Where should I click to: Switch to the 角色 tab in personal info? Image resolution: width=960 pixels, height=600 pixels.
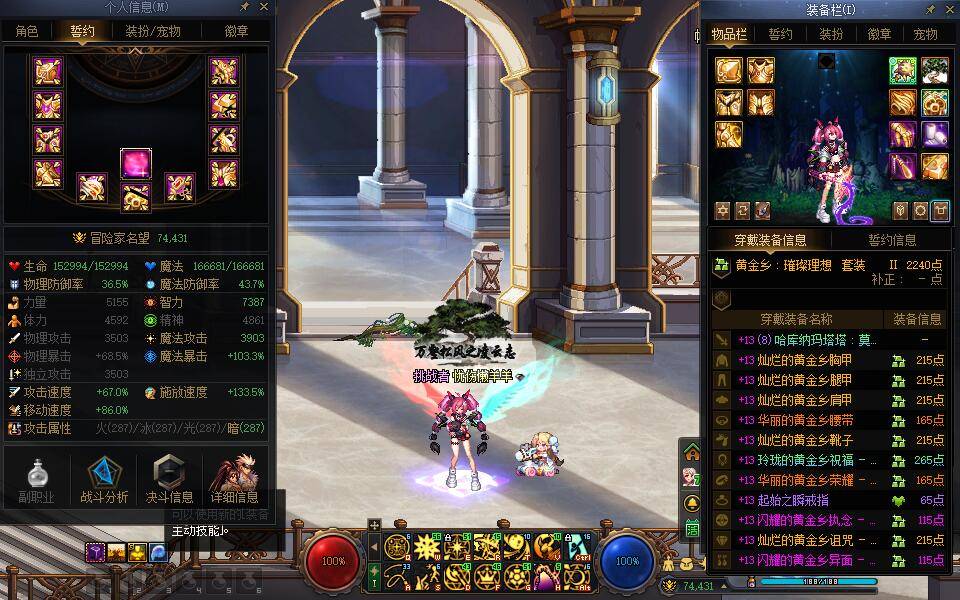click(27, 31)
